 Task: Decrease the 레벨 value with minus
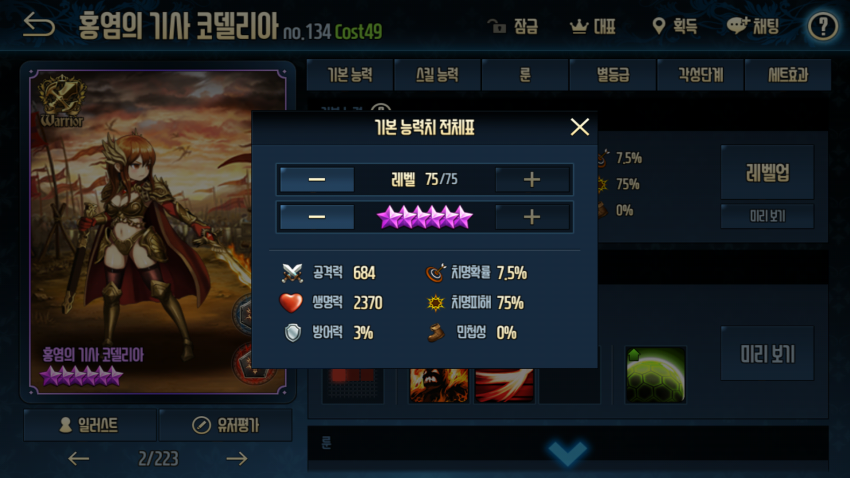tap(317, 180)
